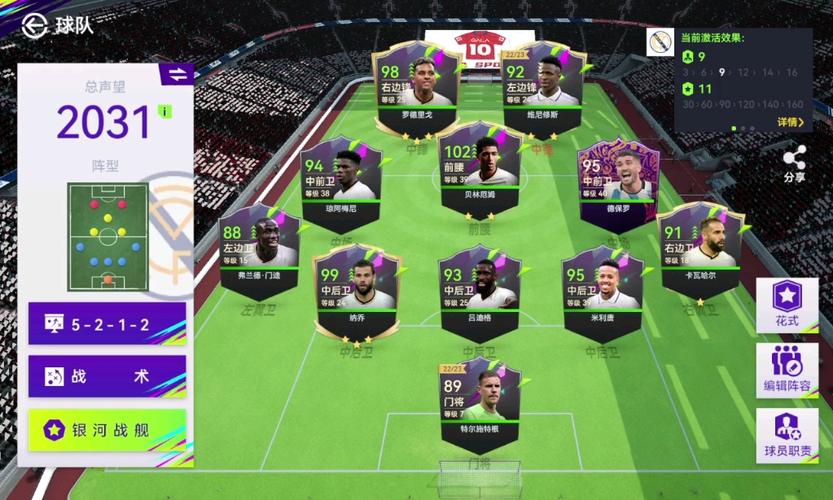Toggle the swap arrows on reputation panel
This screenshot has height=500, width=833.
tap(176, 75)
